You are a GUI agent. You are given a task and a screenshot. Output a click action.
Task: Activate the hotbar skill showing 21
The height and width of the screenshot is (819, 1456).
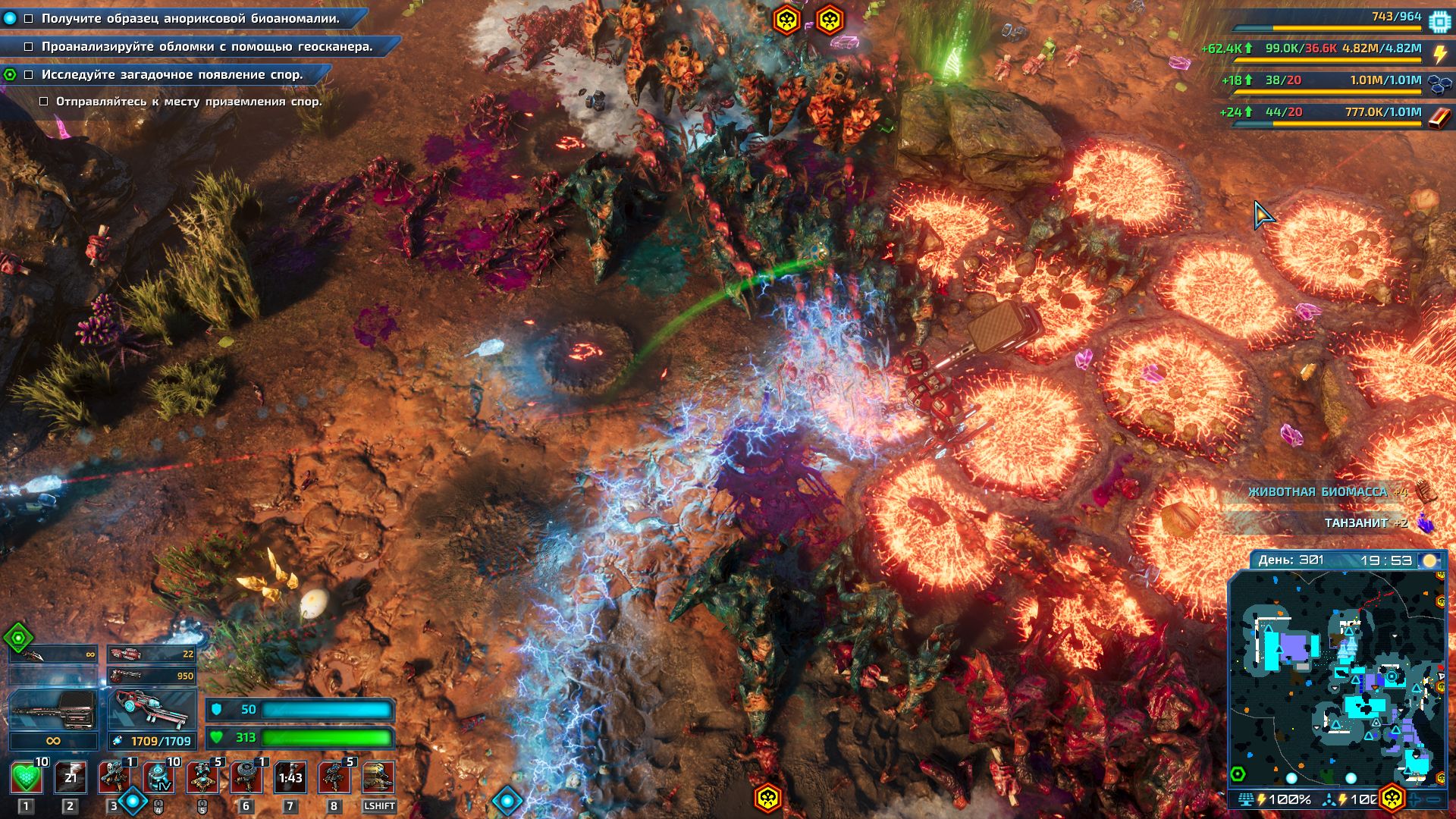(x=71, y=778)
